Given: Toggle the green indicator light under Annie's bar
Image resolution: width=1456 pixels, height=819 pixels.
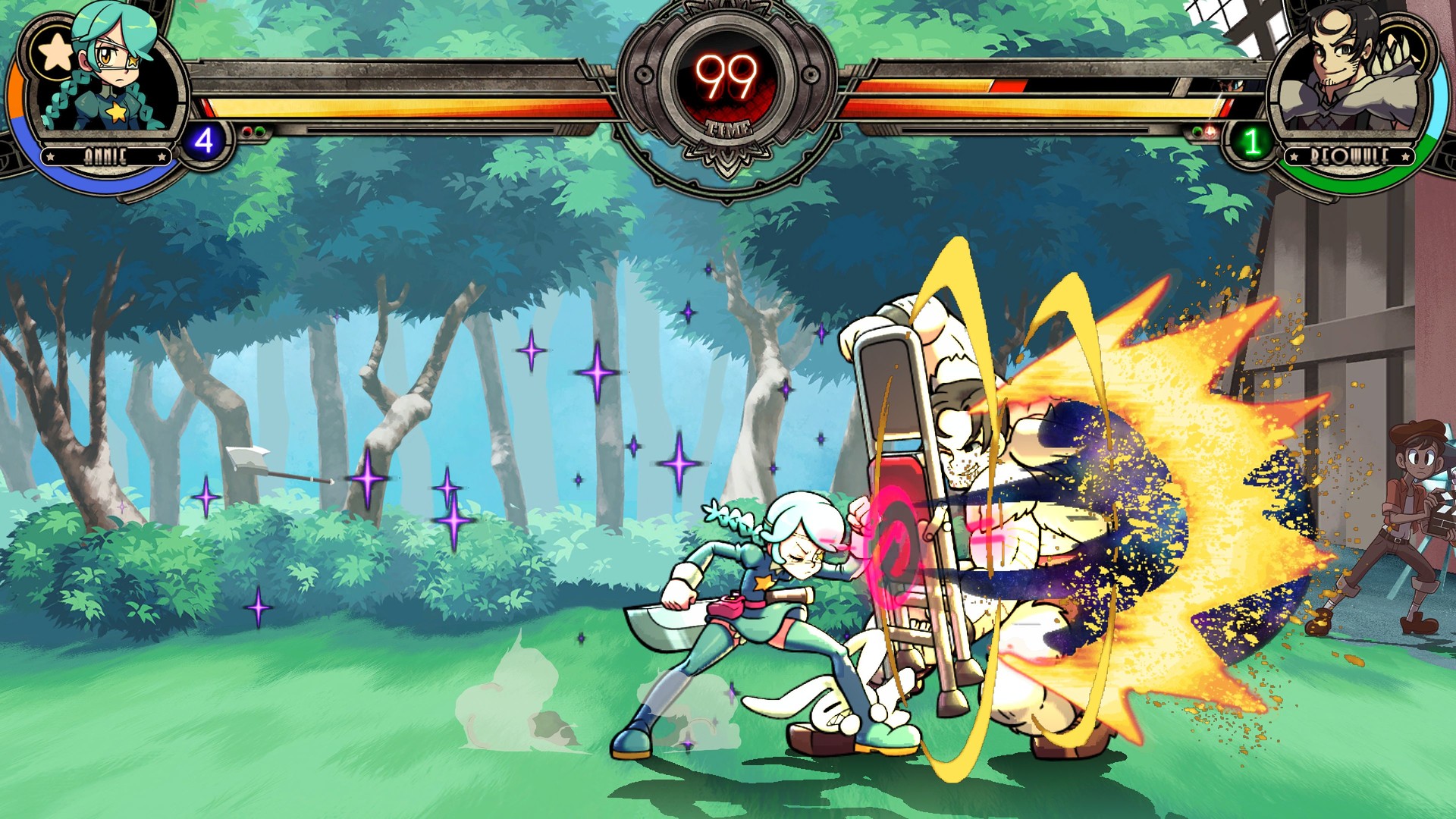Looking at the screenshot, I should pos(260,130).
